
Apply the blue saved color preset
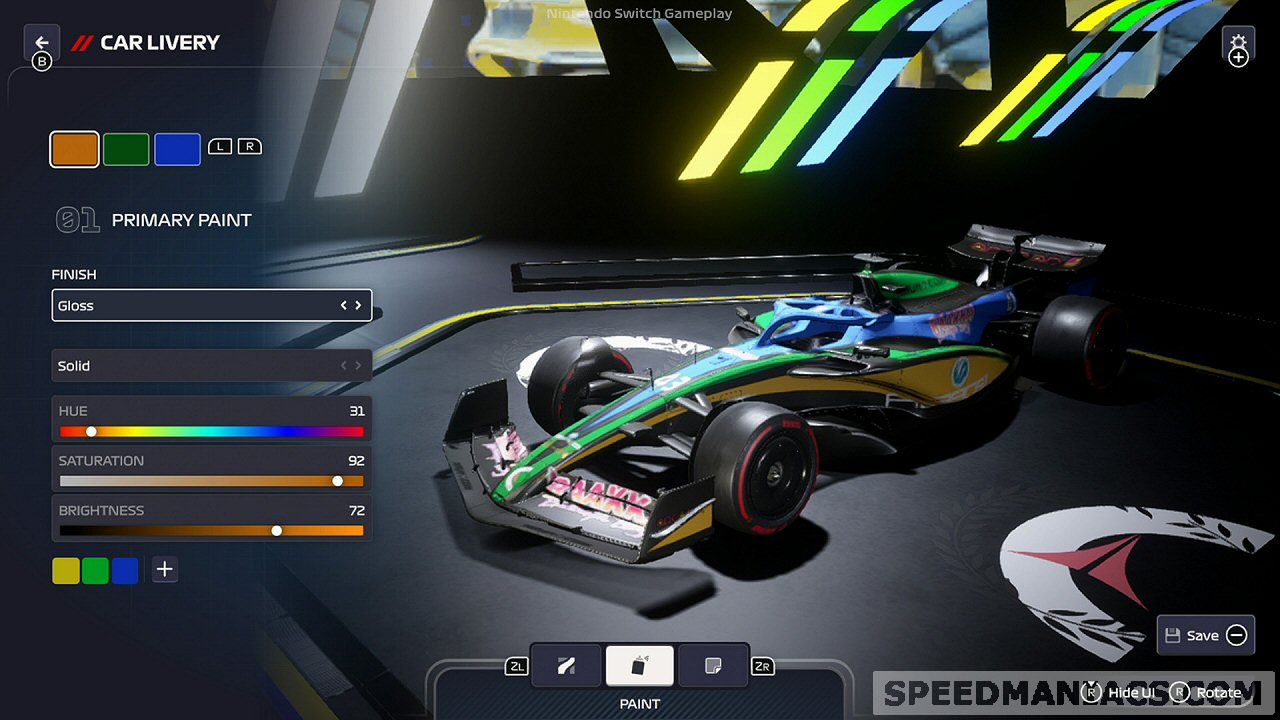tap(125, 570)
